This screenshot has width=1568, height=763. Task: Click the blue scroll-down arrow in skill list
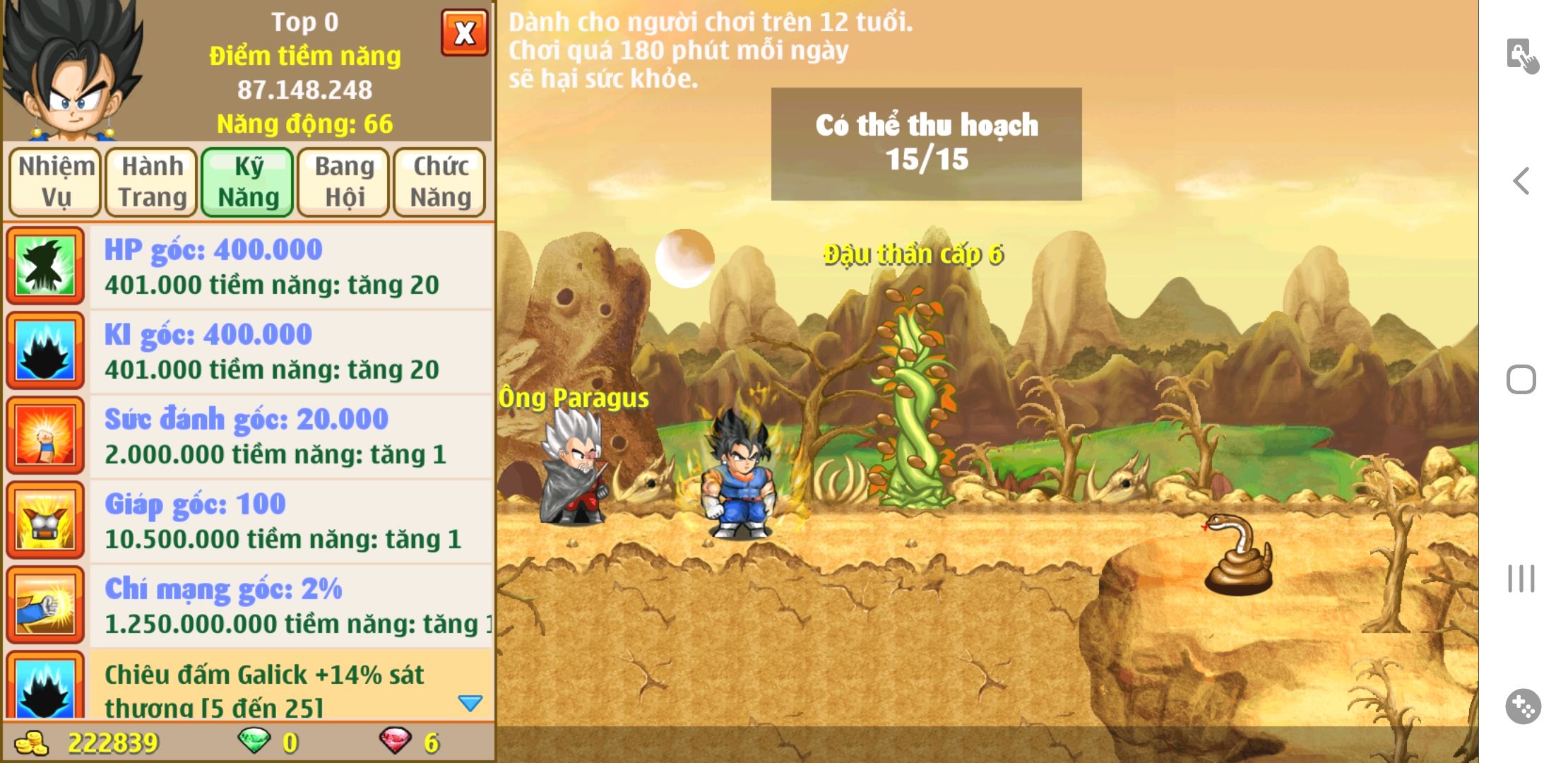tap(470, 703)
